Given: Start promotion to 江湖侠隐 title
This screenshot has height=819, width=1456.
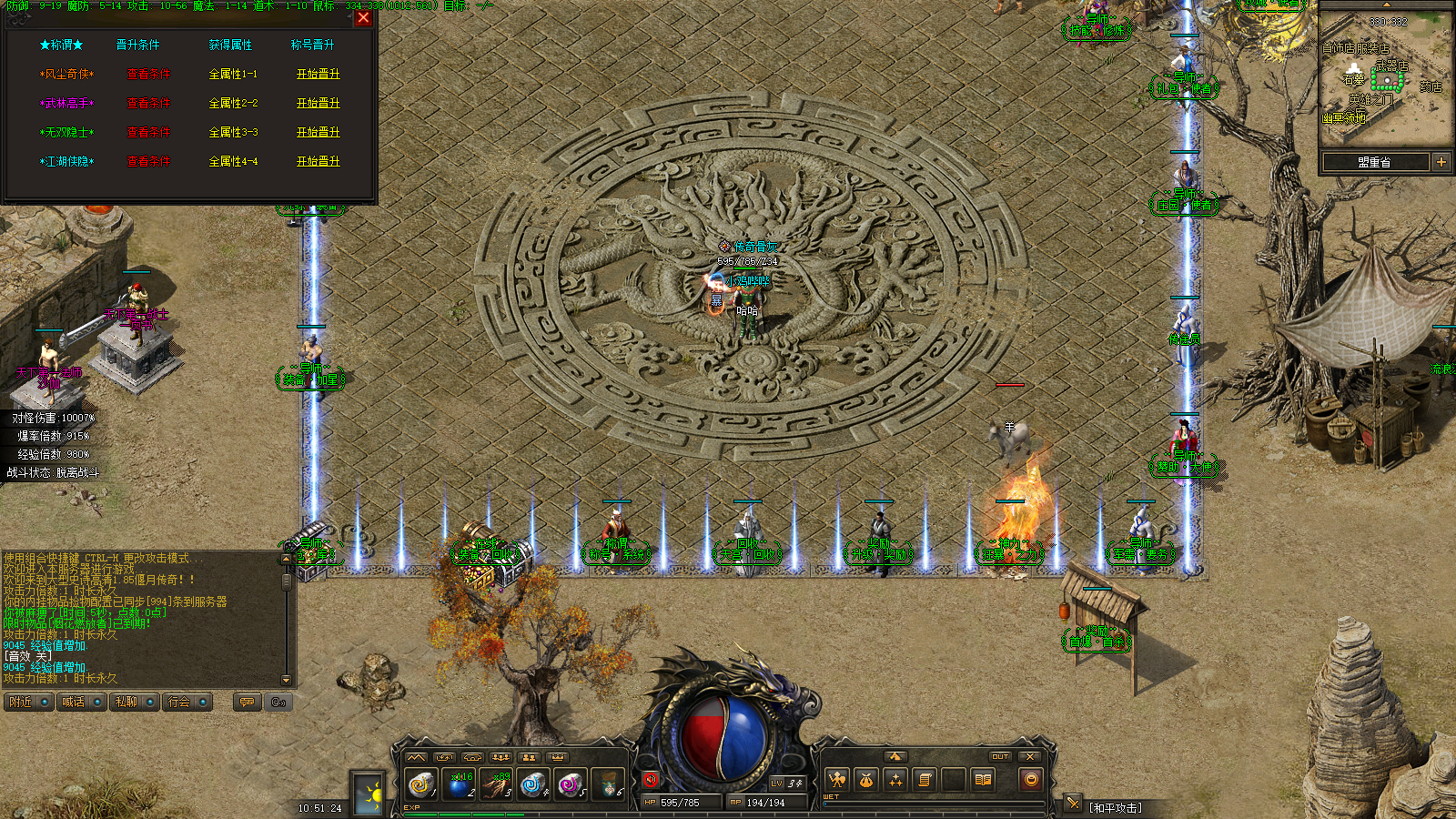Looking at the screenshot, I should [x=318, y=161].
